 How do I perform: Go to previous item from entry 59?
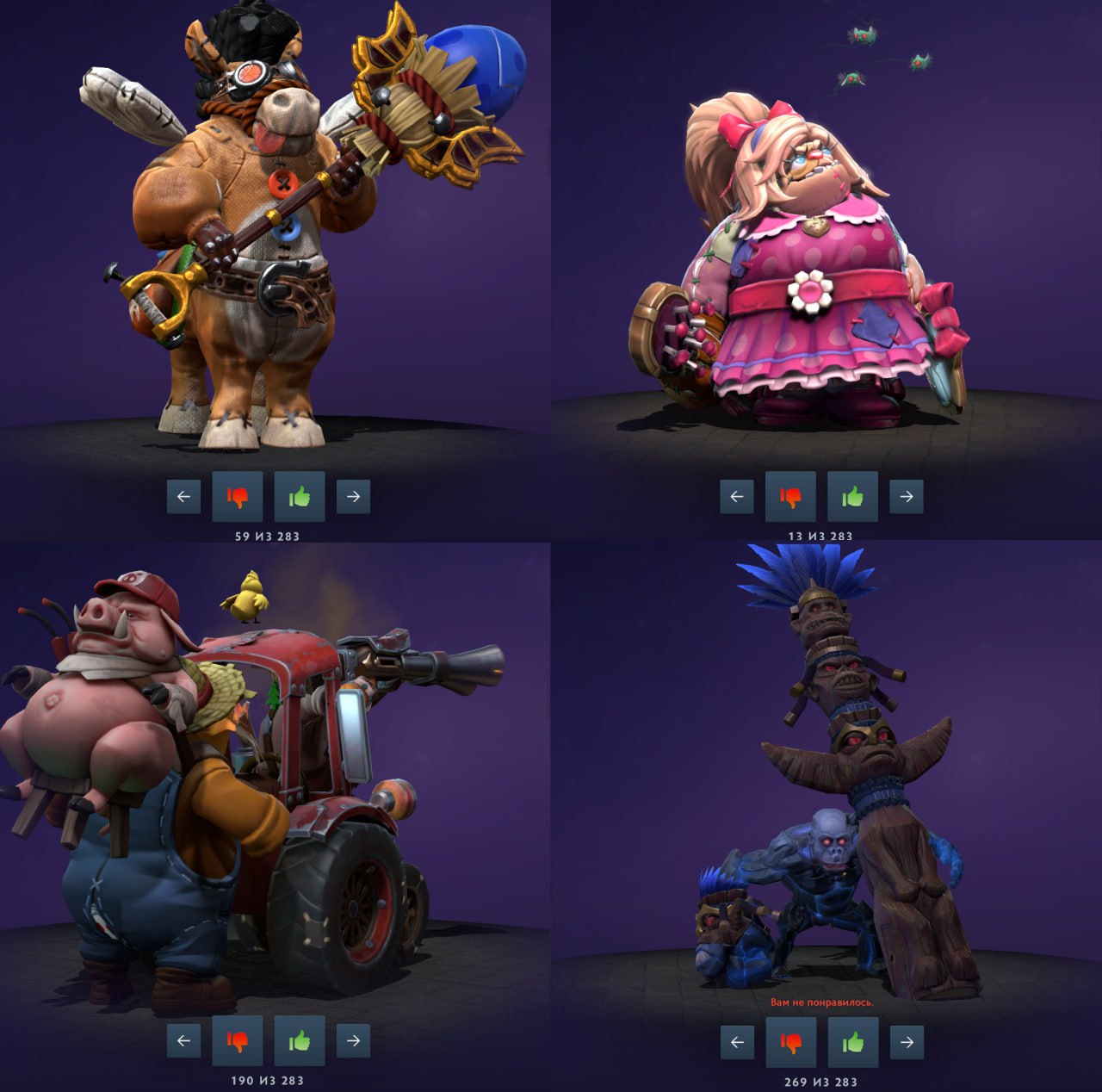click(183, 496)
